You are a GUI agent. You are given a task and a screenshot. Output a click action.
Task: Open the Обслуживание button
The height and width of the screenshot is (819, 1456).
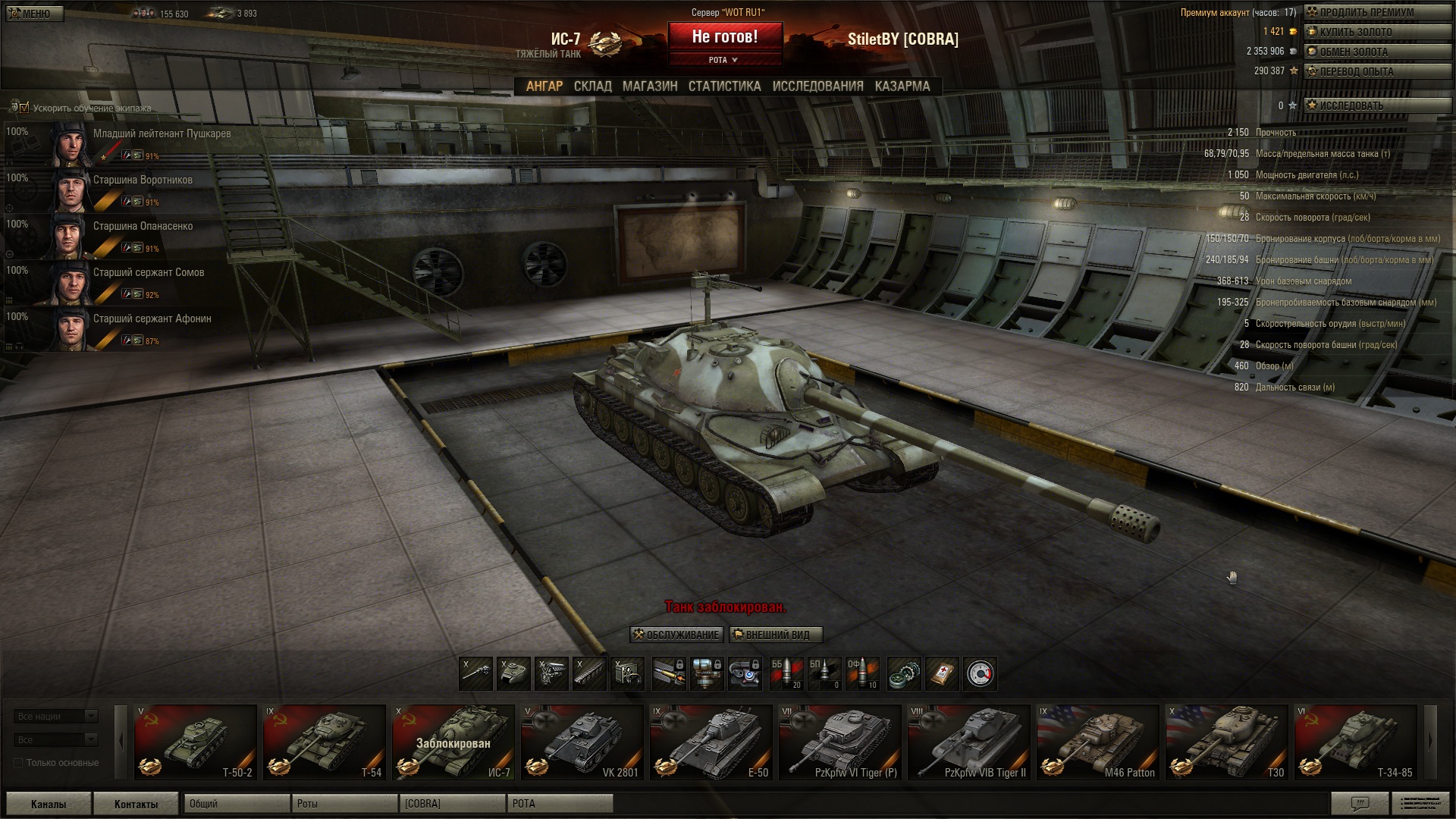676,635
